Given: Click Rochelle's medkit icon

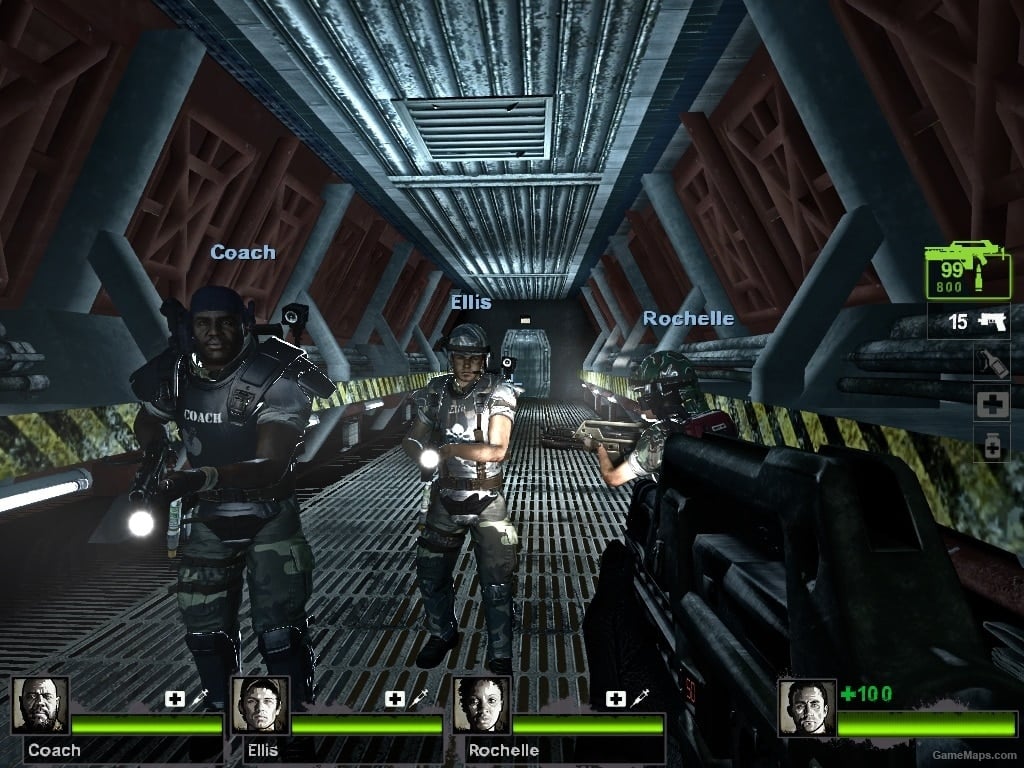Looking at the screenshot, I should tap(615, 698).
